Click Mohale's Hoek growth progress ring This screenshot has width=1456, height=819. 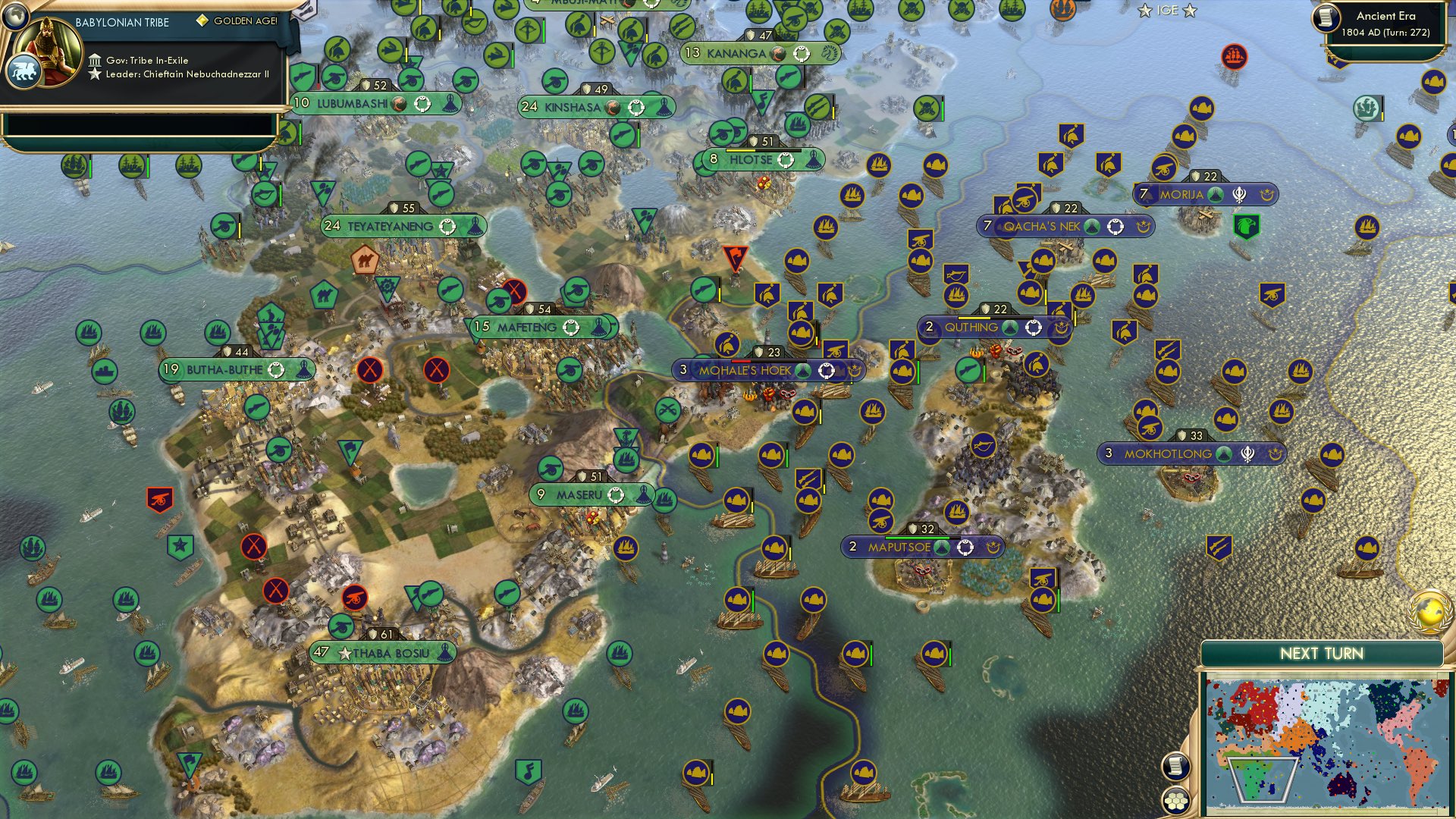[x=827, y=371]
